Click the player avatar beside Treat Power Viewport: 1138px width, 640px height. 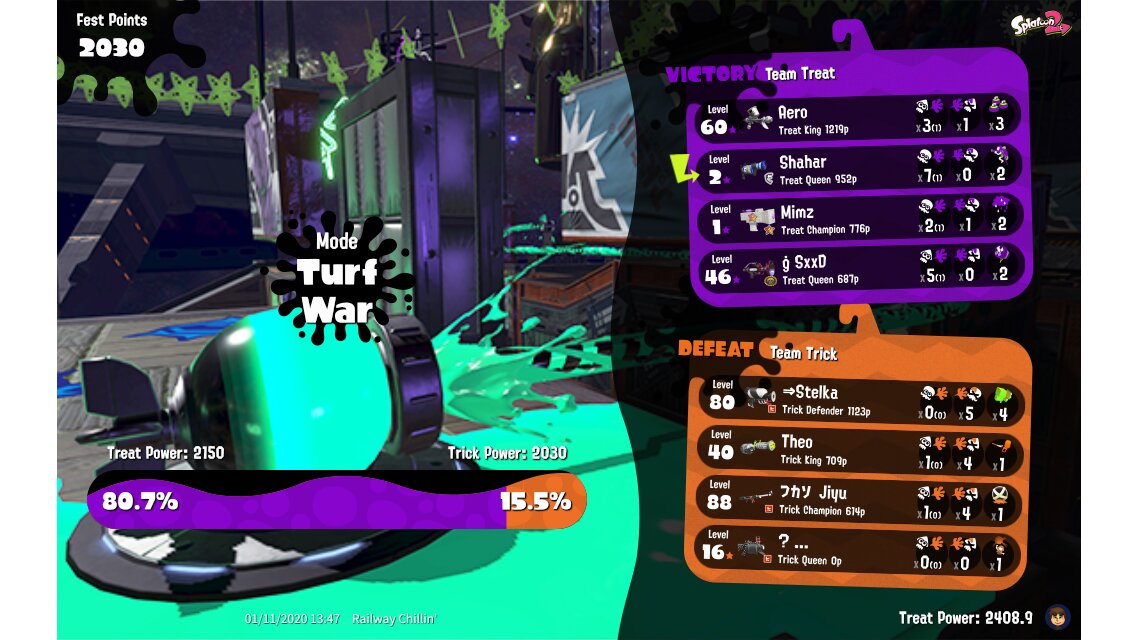(1056, 616)
